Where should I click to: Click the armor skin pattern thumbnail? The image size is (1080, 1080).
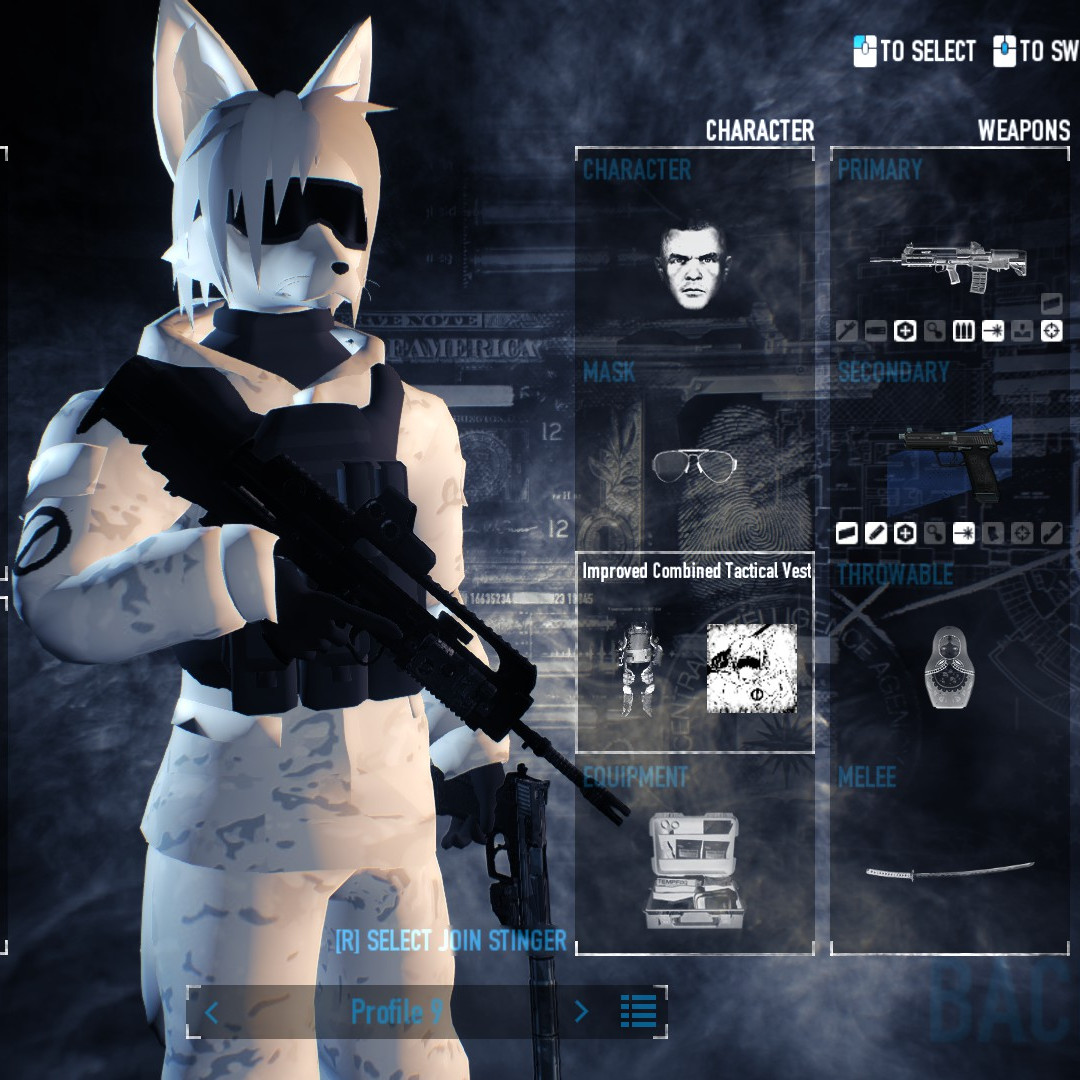[752, 668]
